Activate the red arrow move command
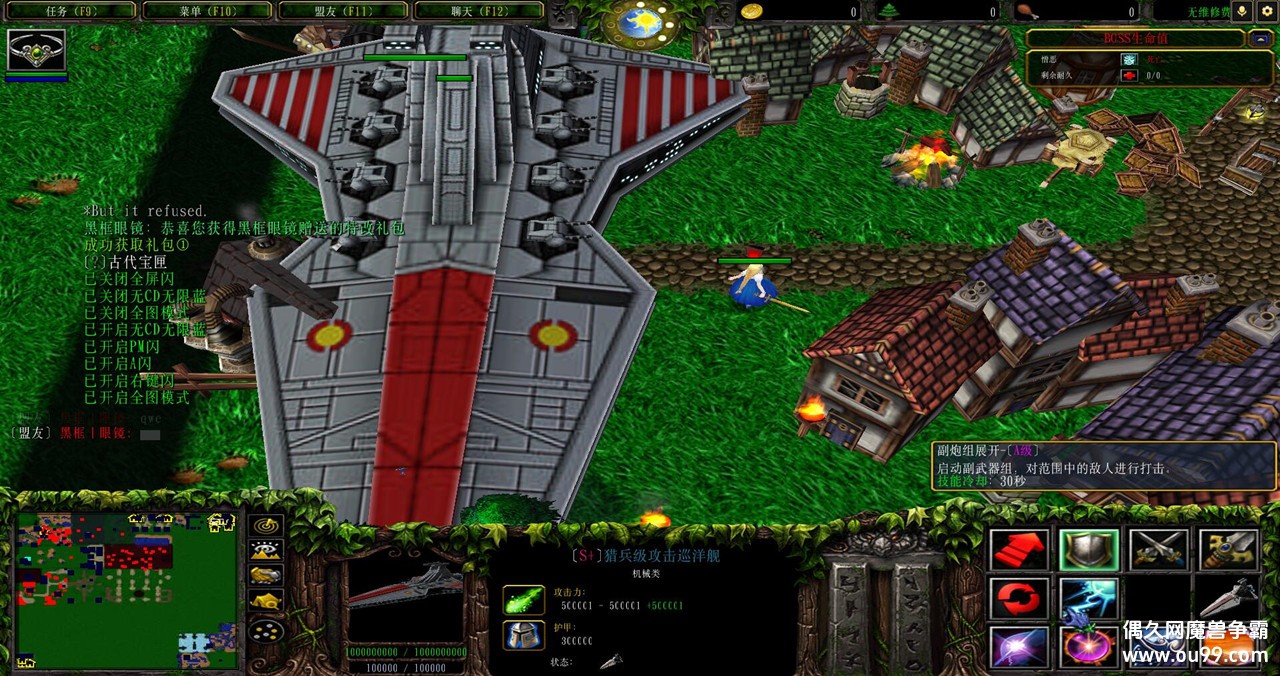The width and height of the screenshot is (1280, 676). (x=1019, y=549)
